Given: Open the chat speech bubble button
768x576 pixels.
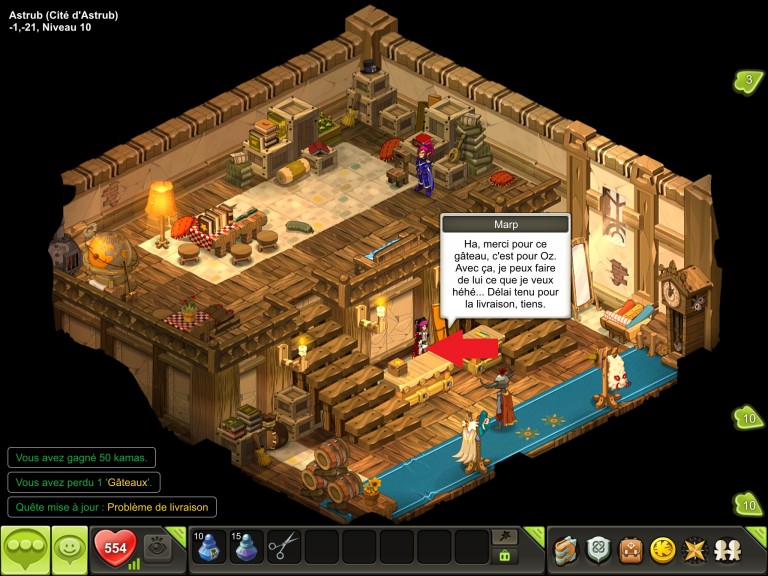Looking at the screenshot, I should click(x=25, y=548).
